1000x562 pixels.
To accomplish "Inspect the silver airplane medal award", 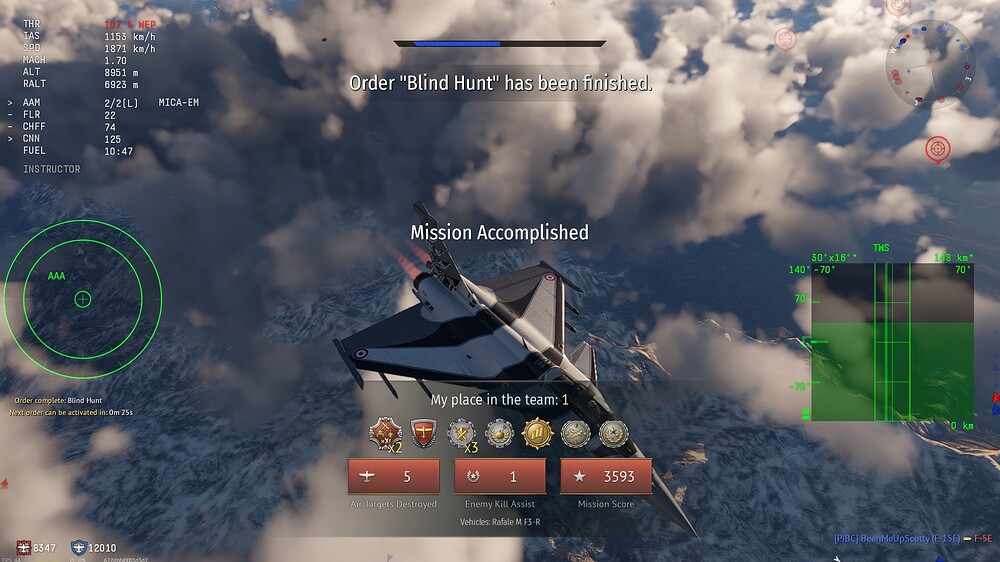I will coord(575,433).
